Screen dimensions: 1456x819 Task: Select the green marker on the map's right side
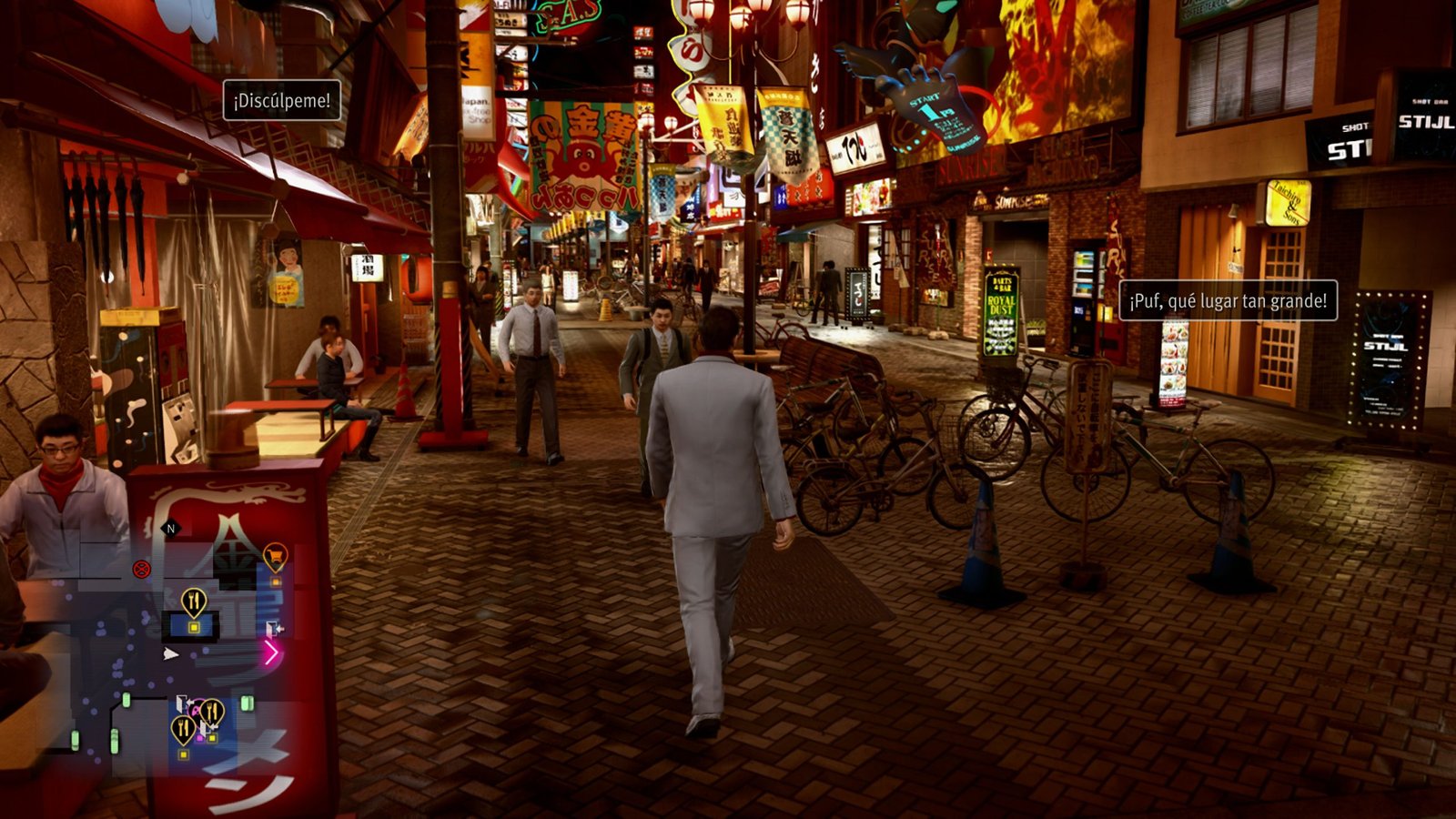click(x=247, y=703)
